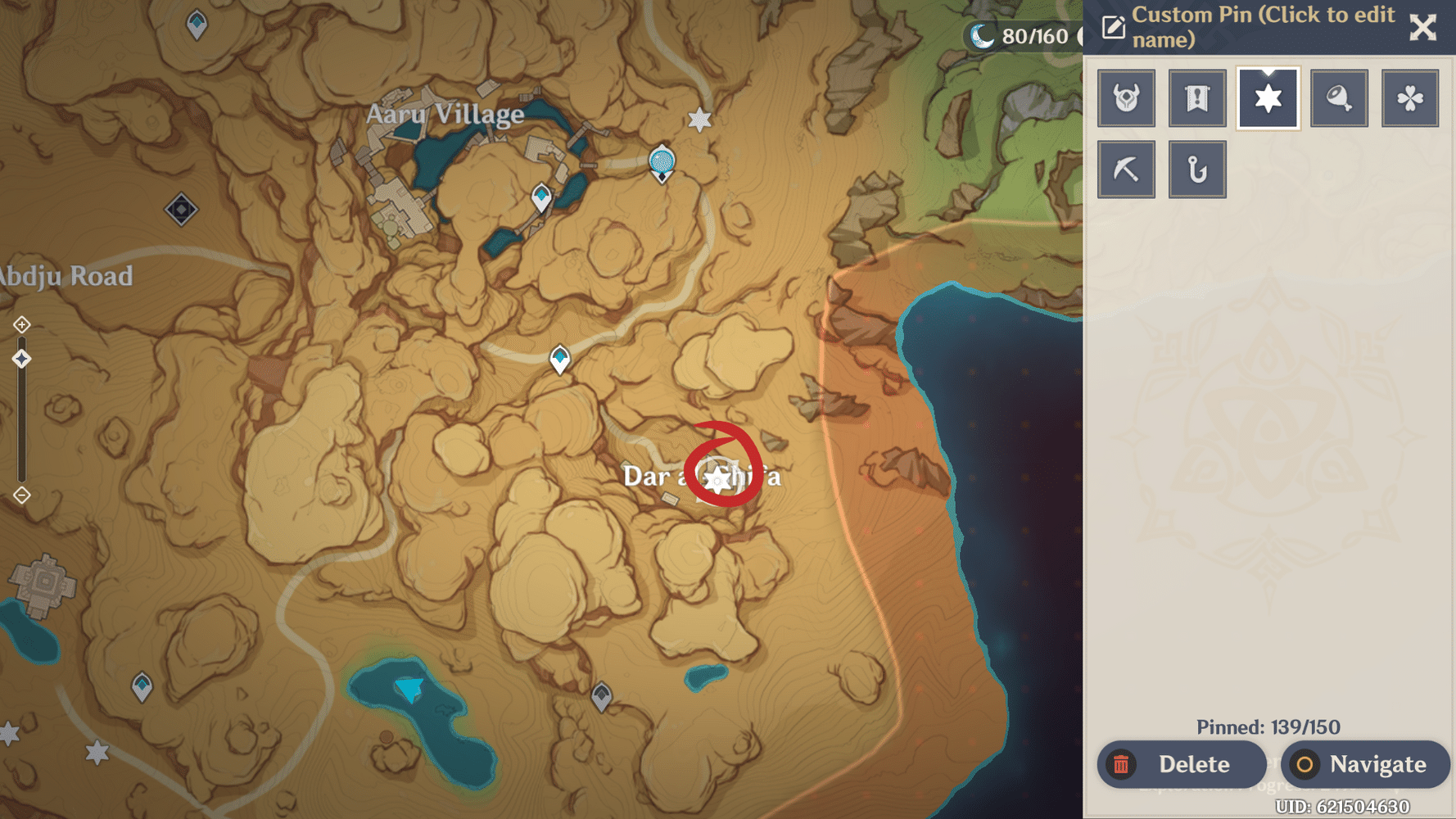Click the teleport waypoint inside Aaru Village
This screenshot has width=1456, height=819.
[x=540, y=195]
